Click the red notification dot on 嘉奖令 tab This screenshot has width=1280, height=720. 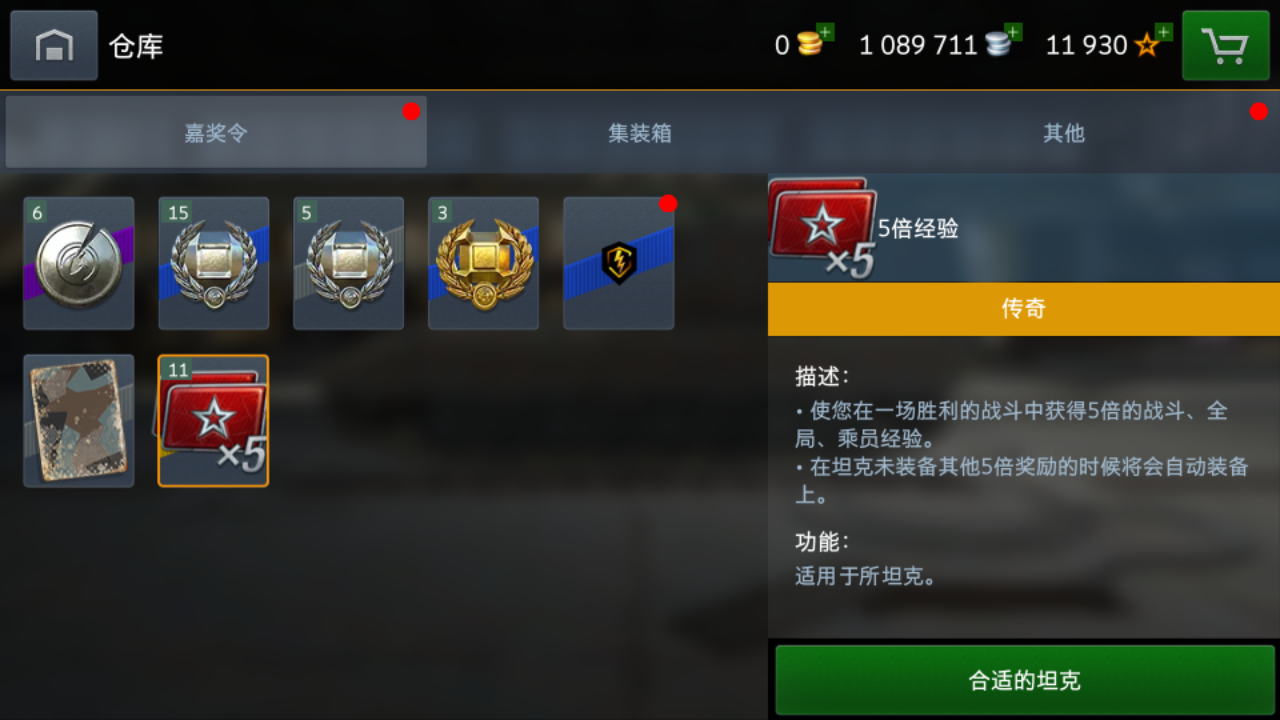tap(411, 112)
